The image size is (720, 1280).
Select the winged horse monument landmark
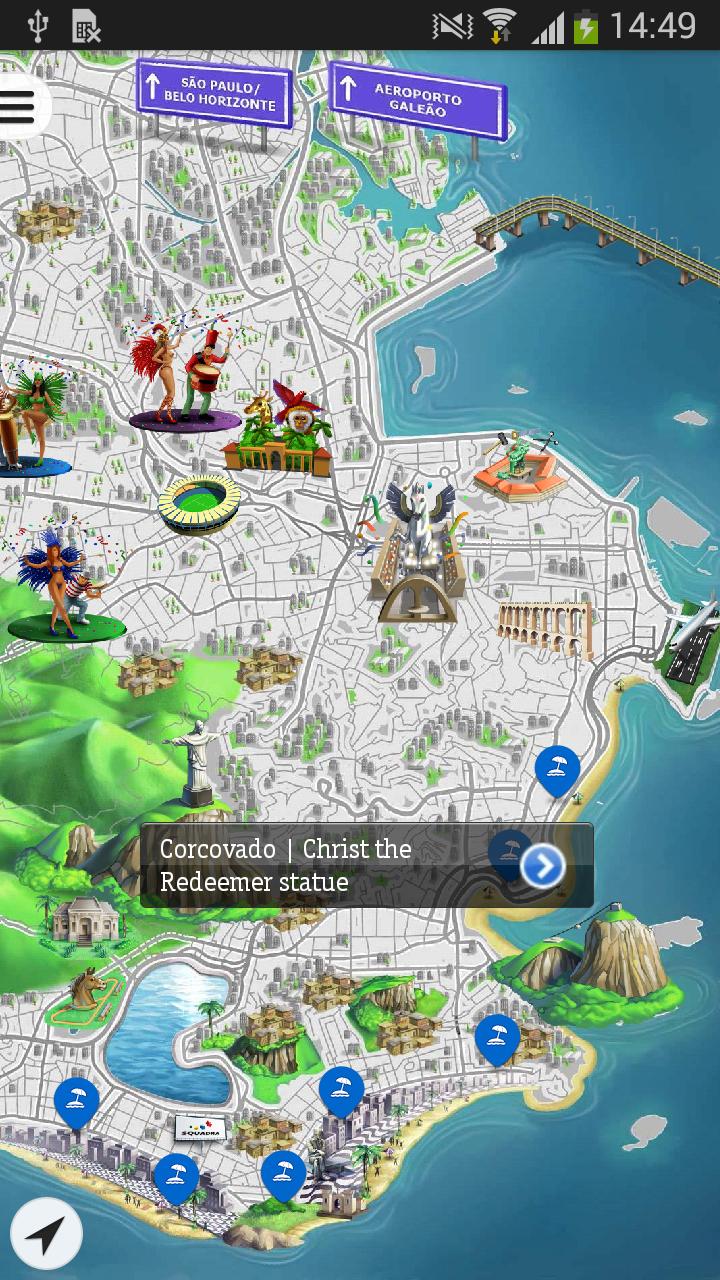pos(417,550)
